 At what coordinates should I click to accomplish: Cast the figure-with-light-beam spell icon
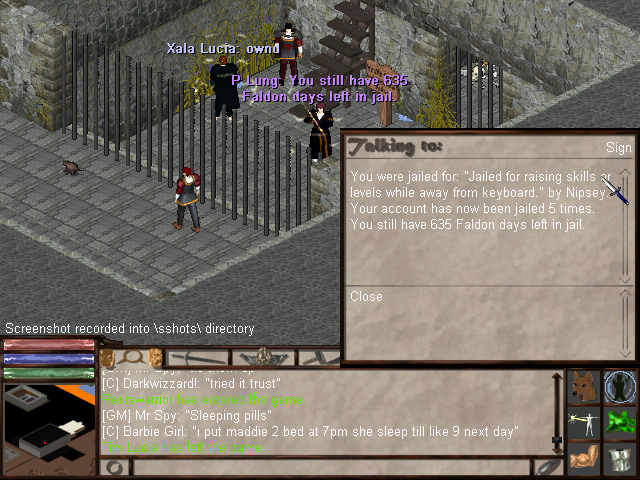pyautogui.click(x=583, y=421)
